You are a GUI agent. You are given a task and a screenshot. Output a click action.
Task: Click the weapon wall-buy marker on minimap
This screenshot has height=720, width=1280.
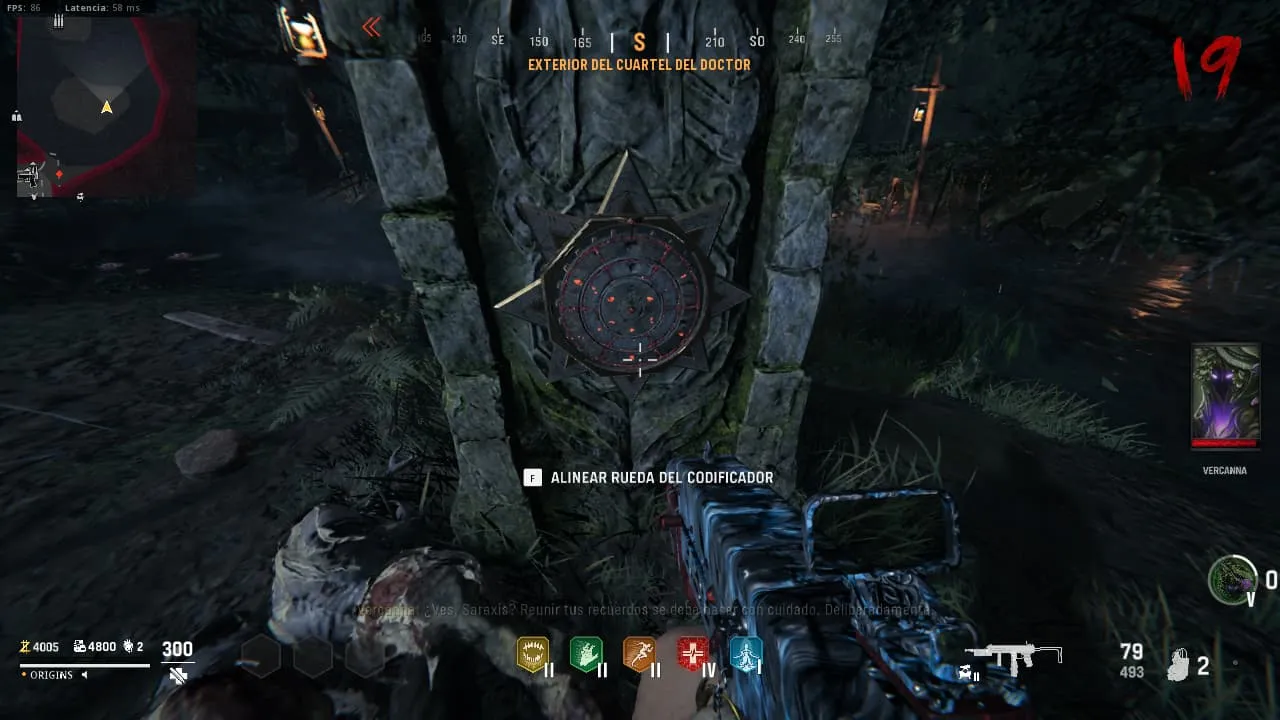point(31,177)
